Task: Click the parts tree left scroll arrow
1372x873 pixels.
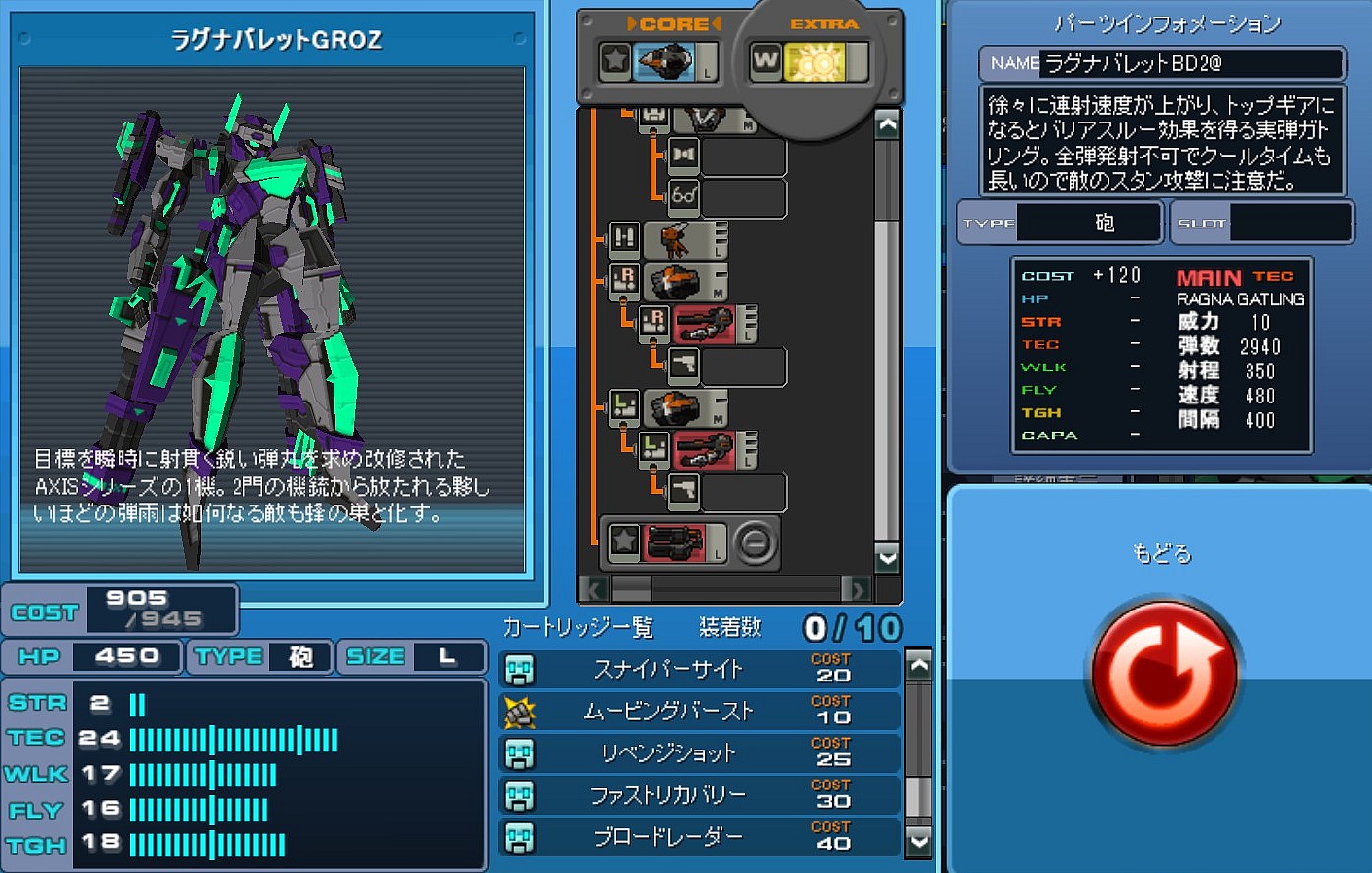Action: pyautogui.click(x=592, y=589)
